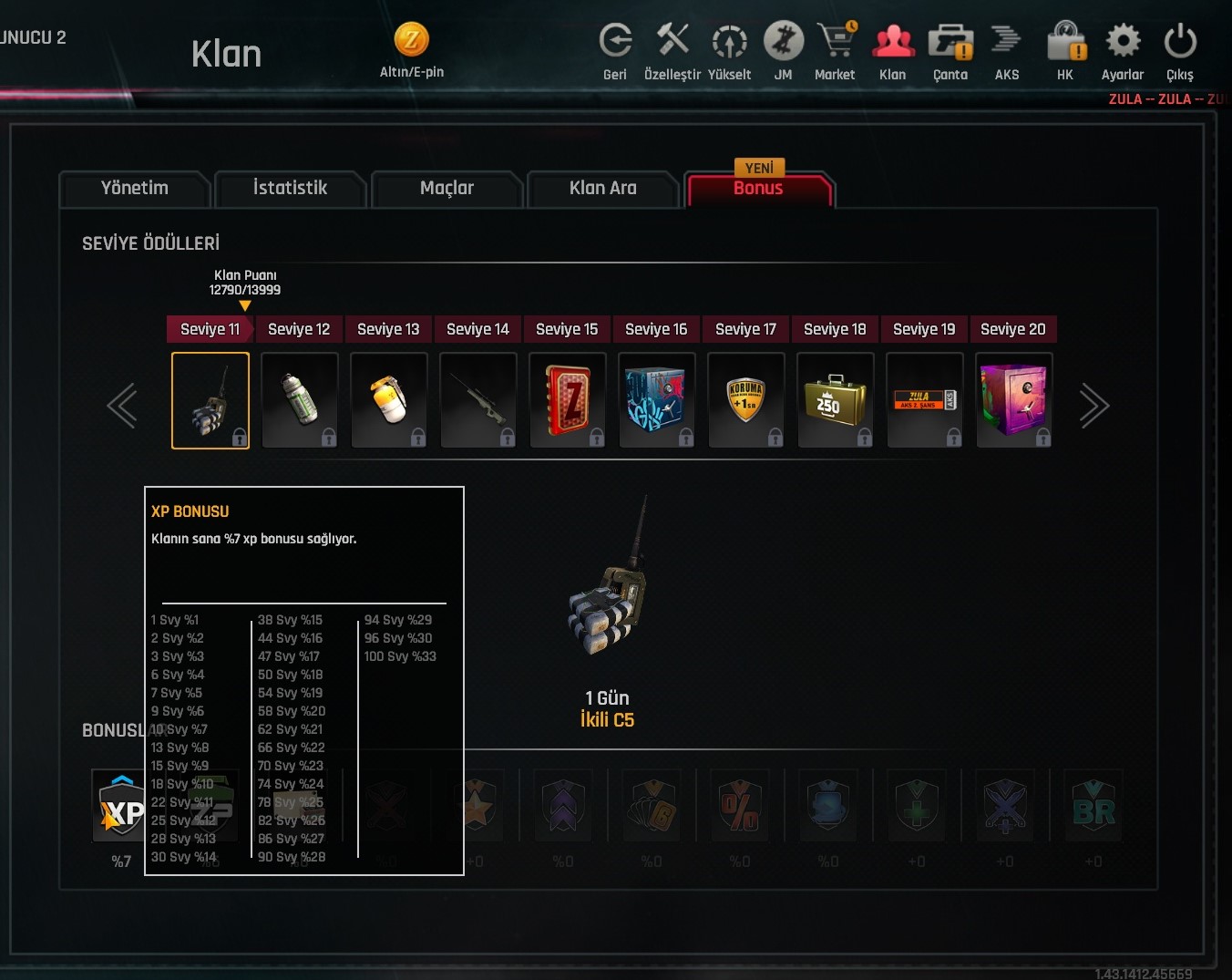The width and height of the screenshot is (1232, 980).
Task: Open the Yönetim tab
Action: (x=135, y=189)
